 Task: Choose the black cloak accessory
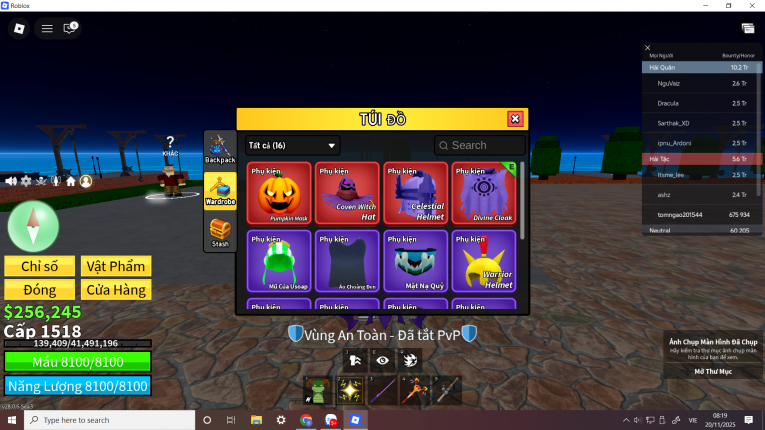[347, 260]
